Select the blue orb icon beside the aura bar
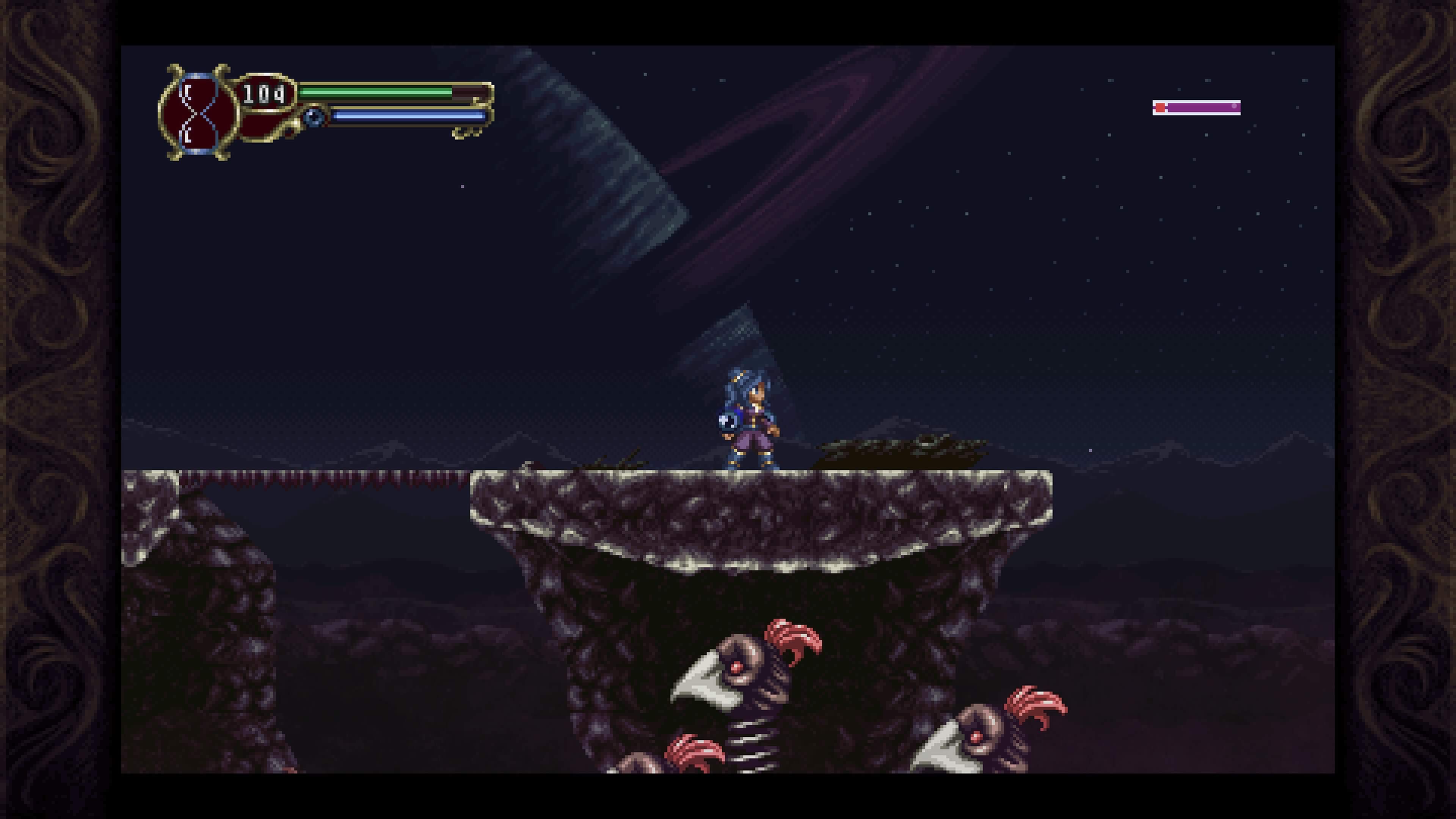 pos(314,118)
